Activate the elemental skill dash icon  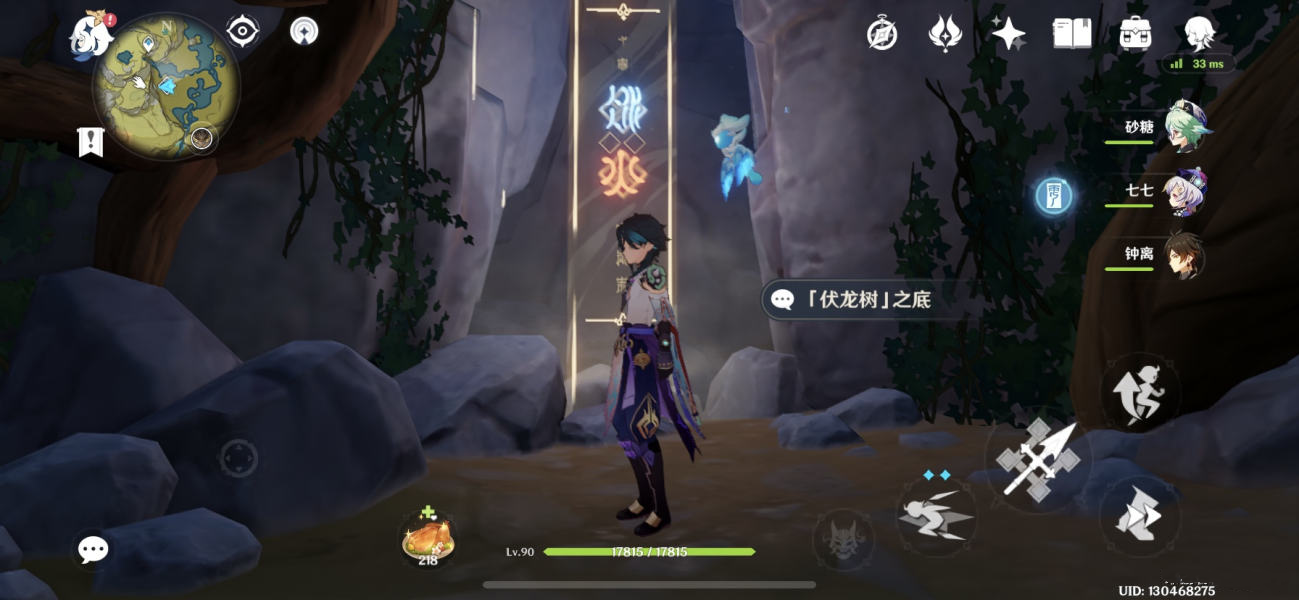(x=936, y=515)
